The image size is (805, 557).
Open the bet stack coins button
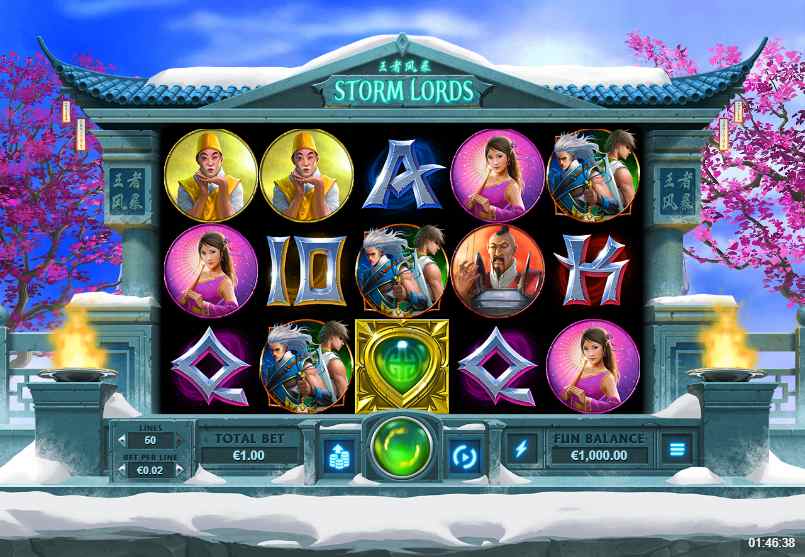click(338, 453)
